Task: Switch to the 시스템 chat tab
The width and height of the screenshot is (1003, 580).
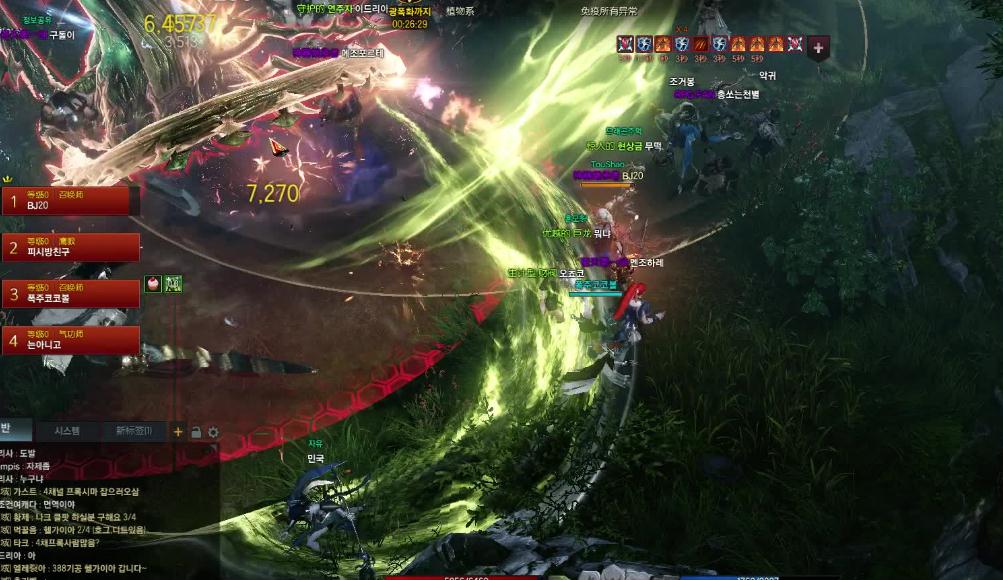Action: (67, 431)
